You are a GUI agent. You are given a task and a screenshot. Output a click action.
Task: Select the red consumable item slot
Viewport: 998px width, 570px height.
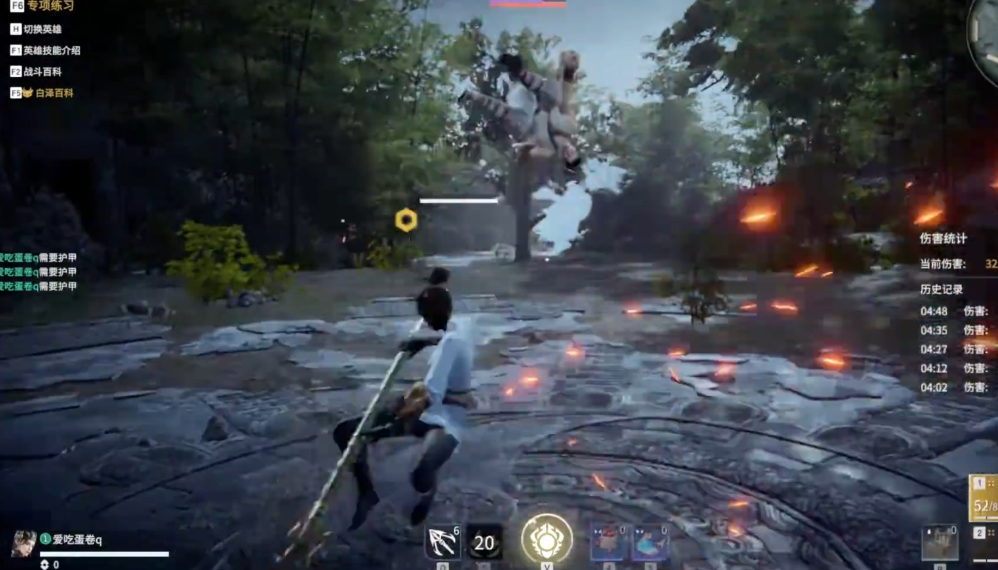pos(608,543)
